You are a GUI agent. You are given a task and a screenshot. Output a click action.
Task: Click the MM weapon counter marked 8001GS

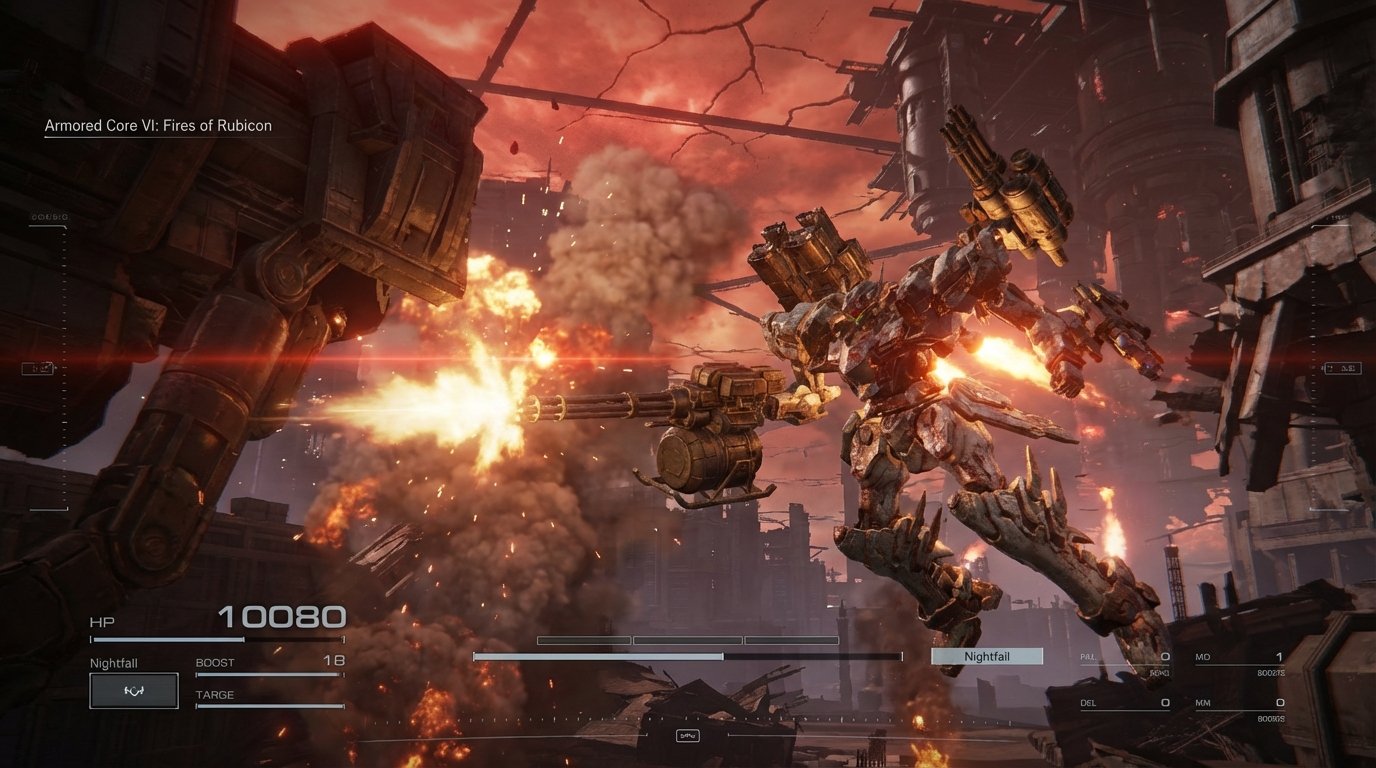1240,702
